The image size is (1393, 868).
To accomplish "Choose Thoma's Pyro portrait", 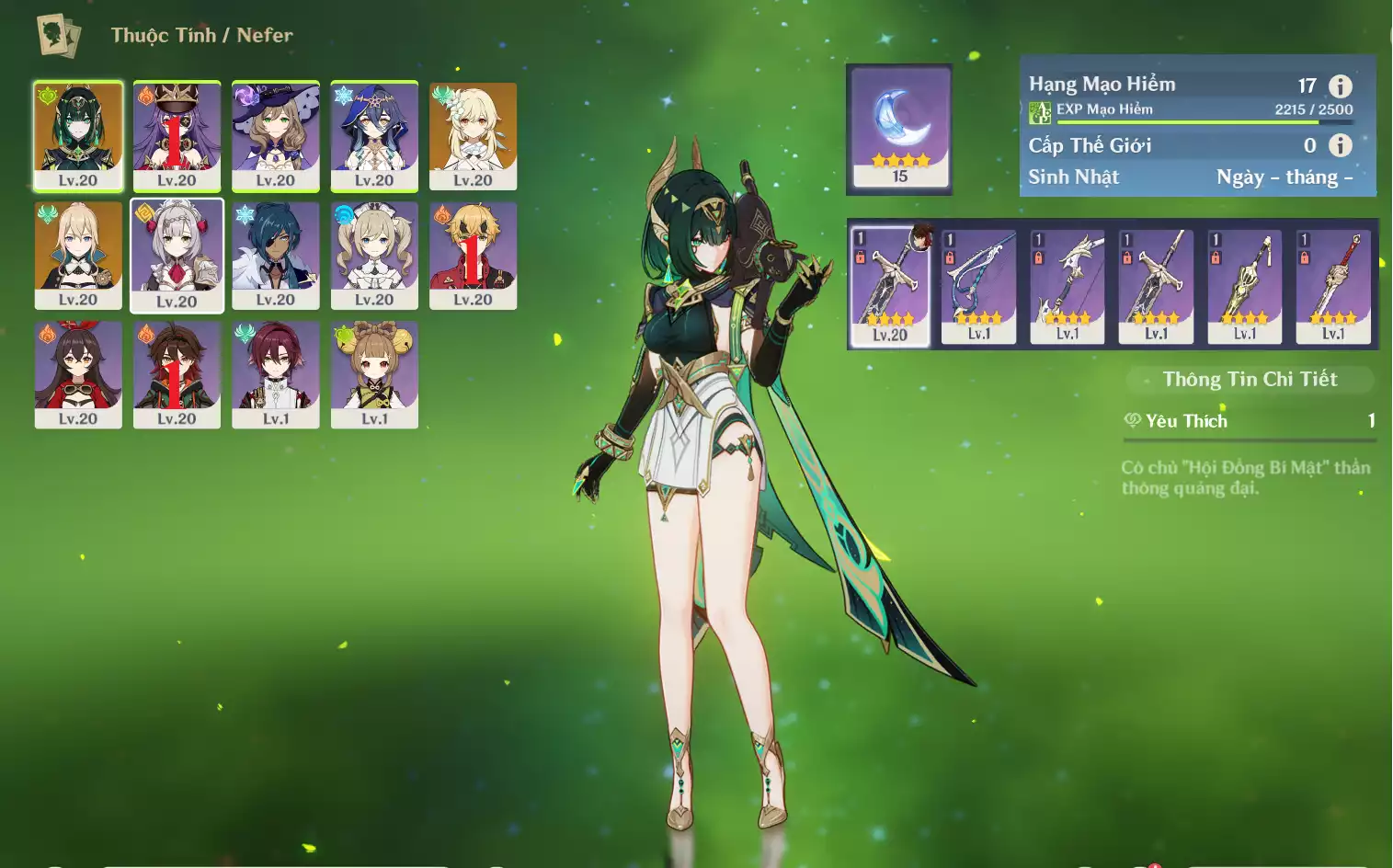I will pyautogui.click(x=473, y=255).
